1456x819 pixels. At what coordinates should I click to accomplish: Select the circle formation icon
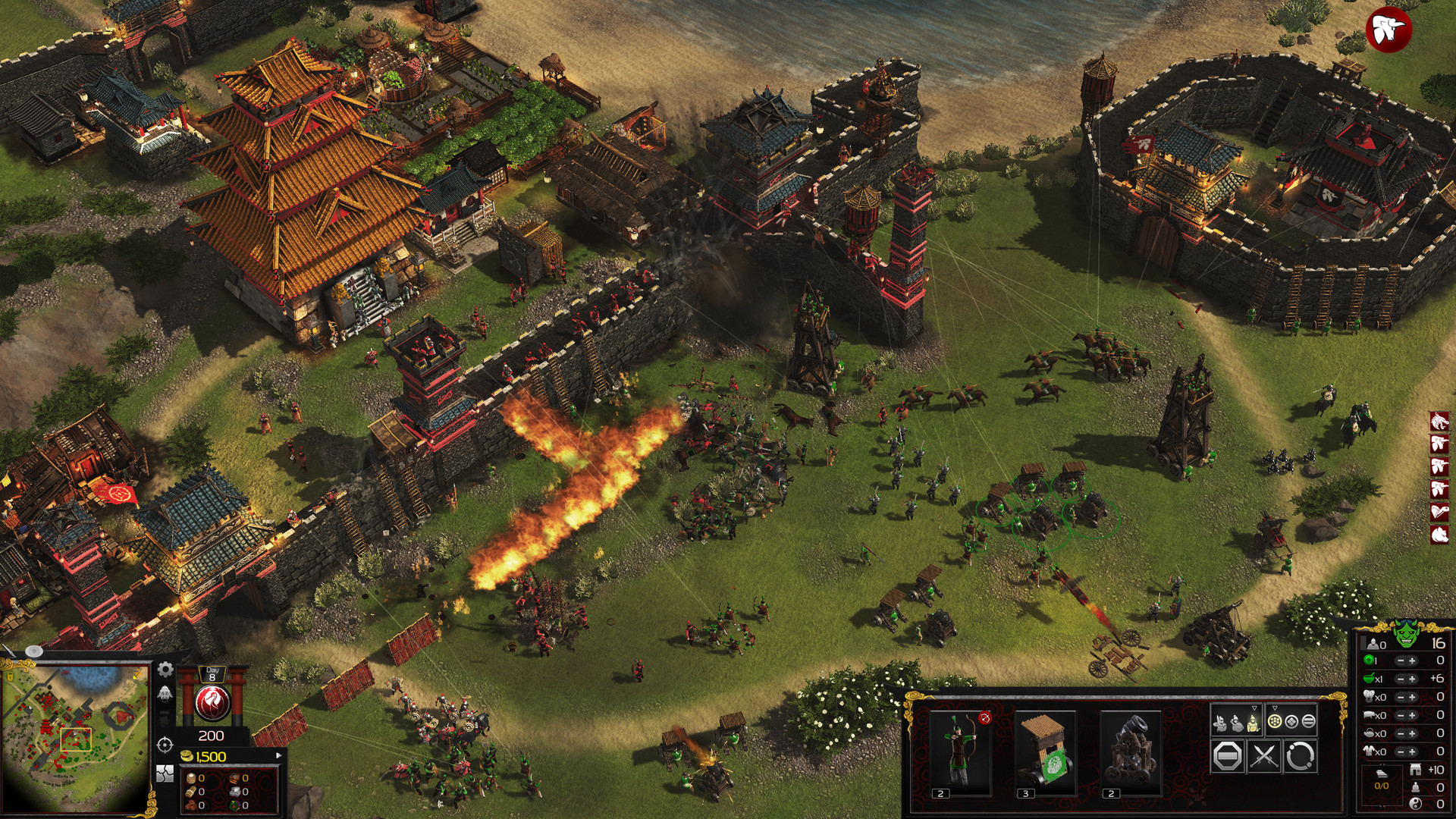(1275, 722)
